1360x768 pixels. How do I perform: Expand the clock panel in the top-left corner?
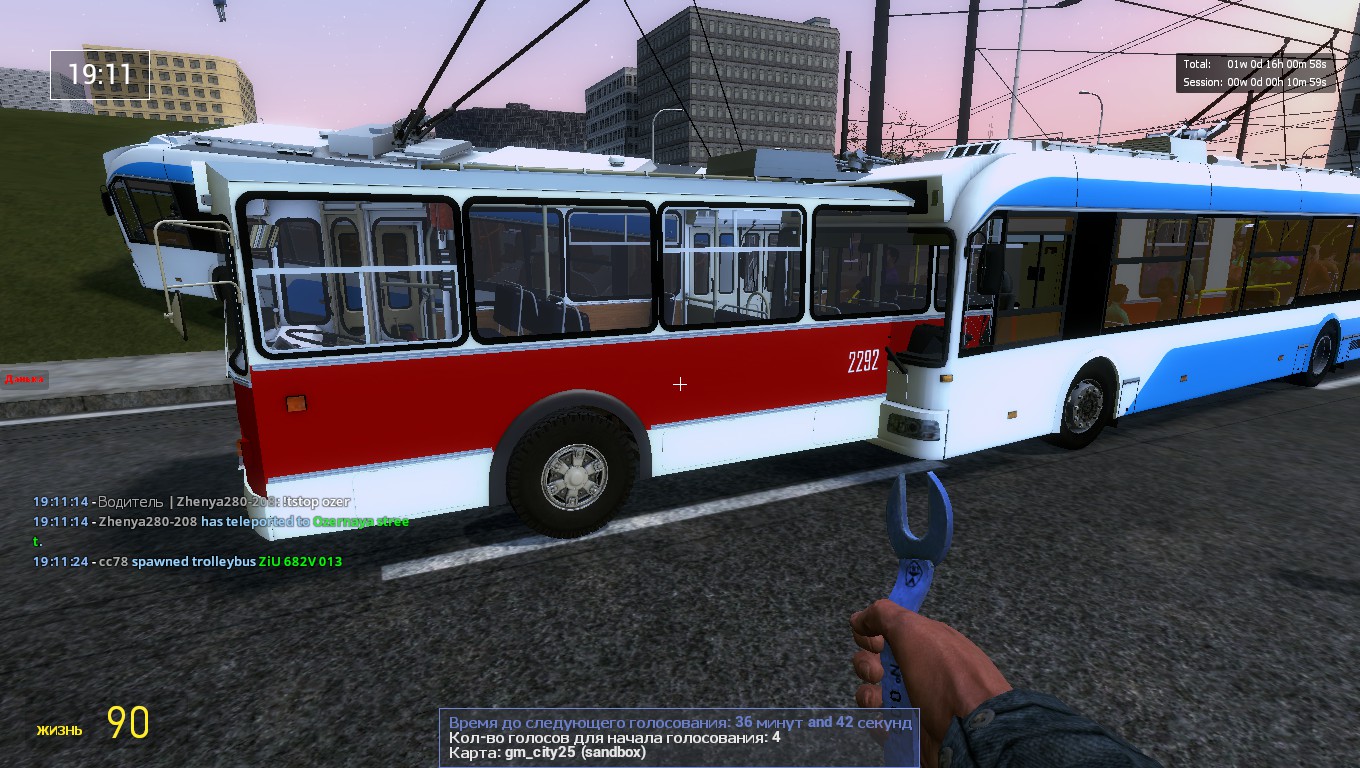pyautogui.click(x=99, y=75)
